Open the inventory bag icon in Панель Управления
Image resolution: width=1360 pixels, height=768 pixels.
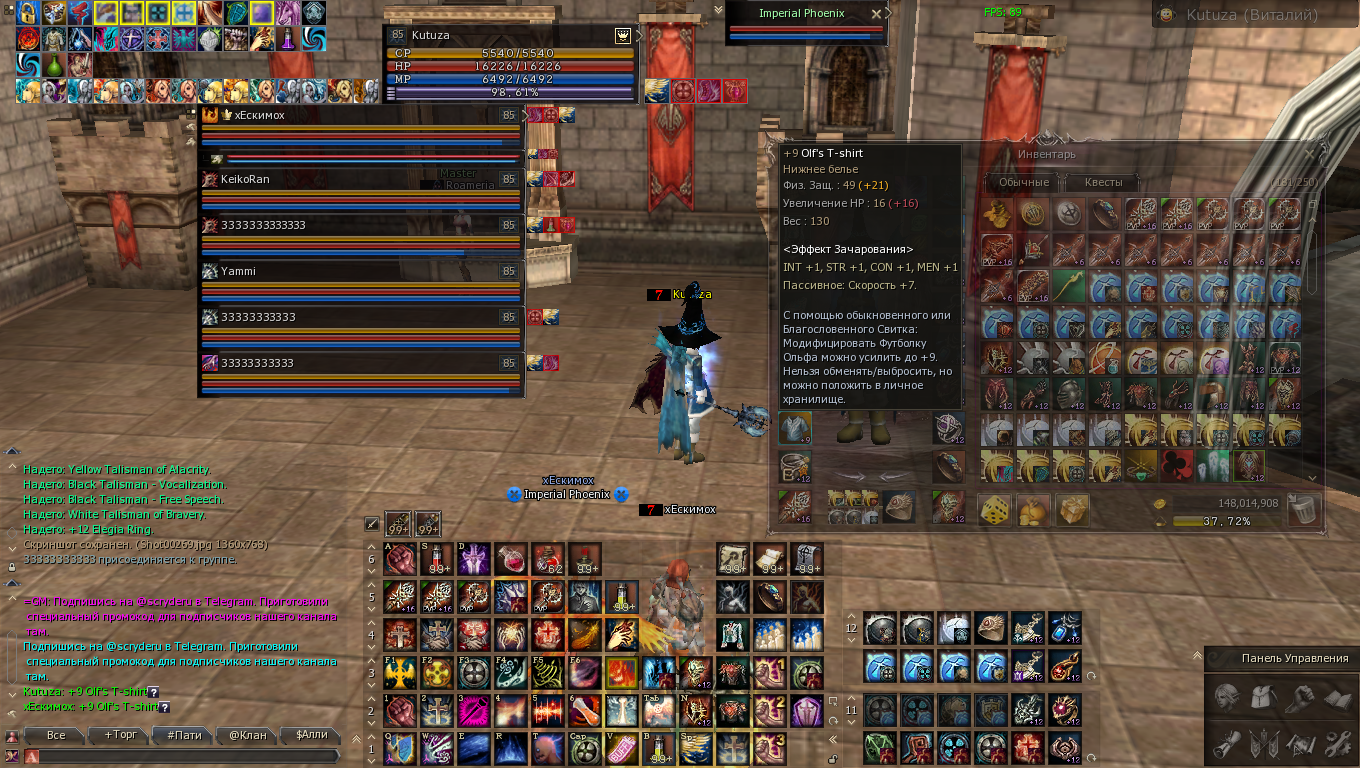[x=1262, y=697]
